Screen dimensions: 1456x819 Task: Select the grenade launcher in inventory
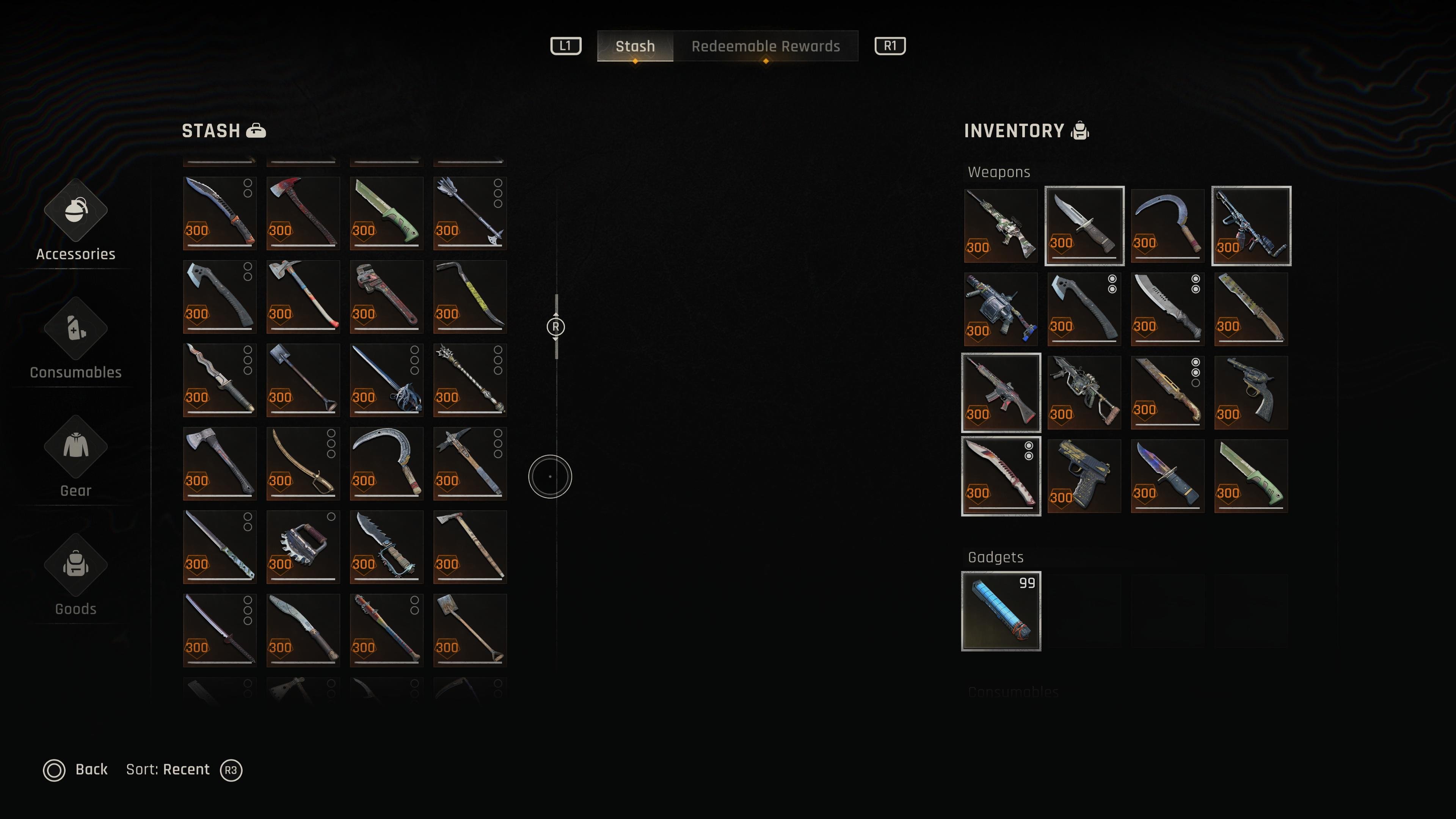coord(1001,309)
